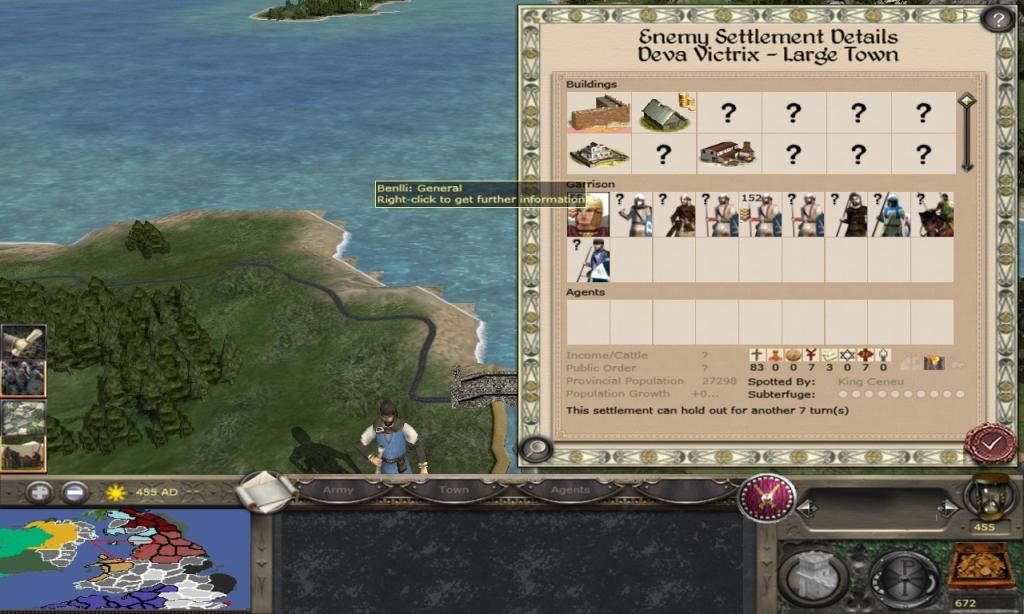The image size is (1024, 614).
Task: Select the wooden wall building icon
Action: 599,113
